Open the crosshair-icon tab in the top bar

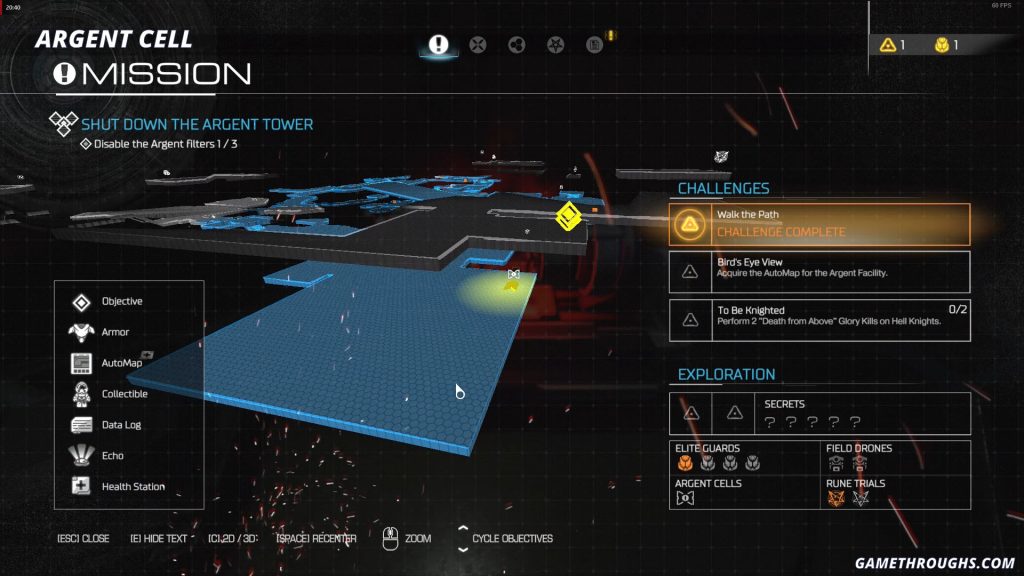coord(478,44)
